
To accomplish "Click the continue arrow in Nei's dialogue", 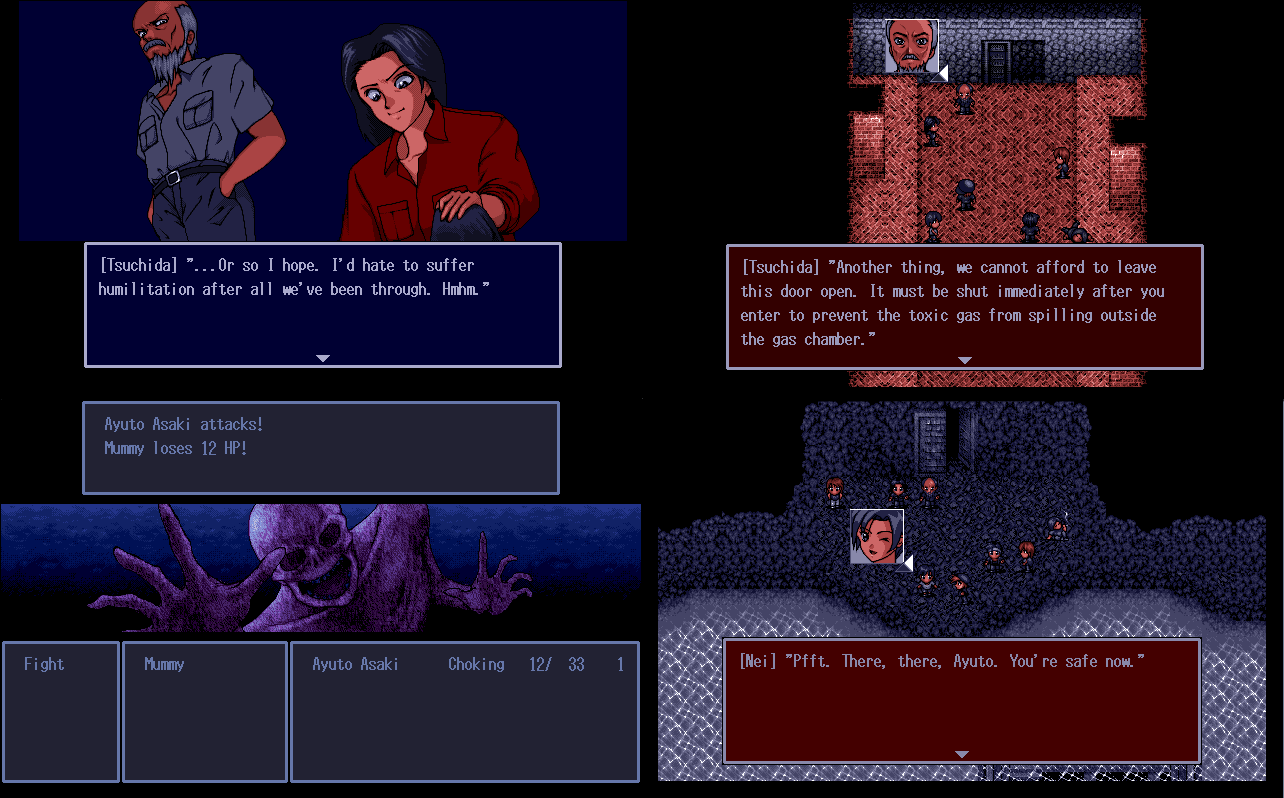I will [x=961, y=754].
